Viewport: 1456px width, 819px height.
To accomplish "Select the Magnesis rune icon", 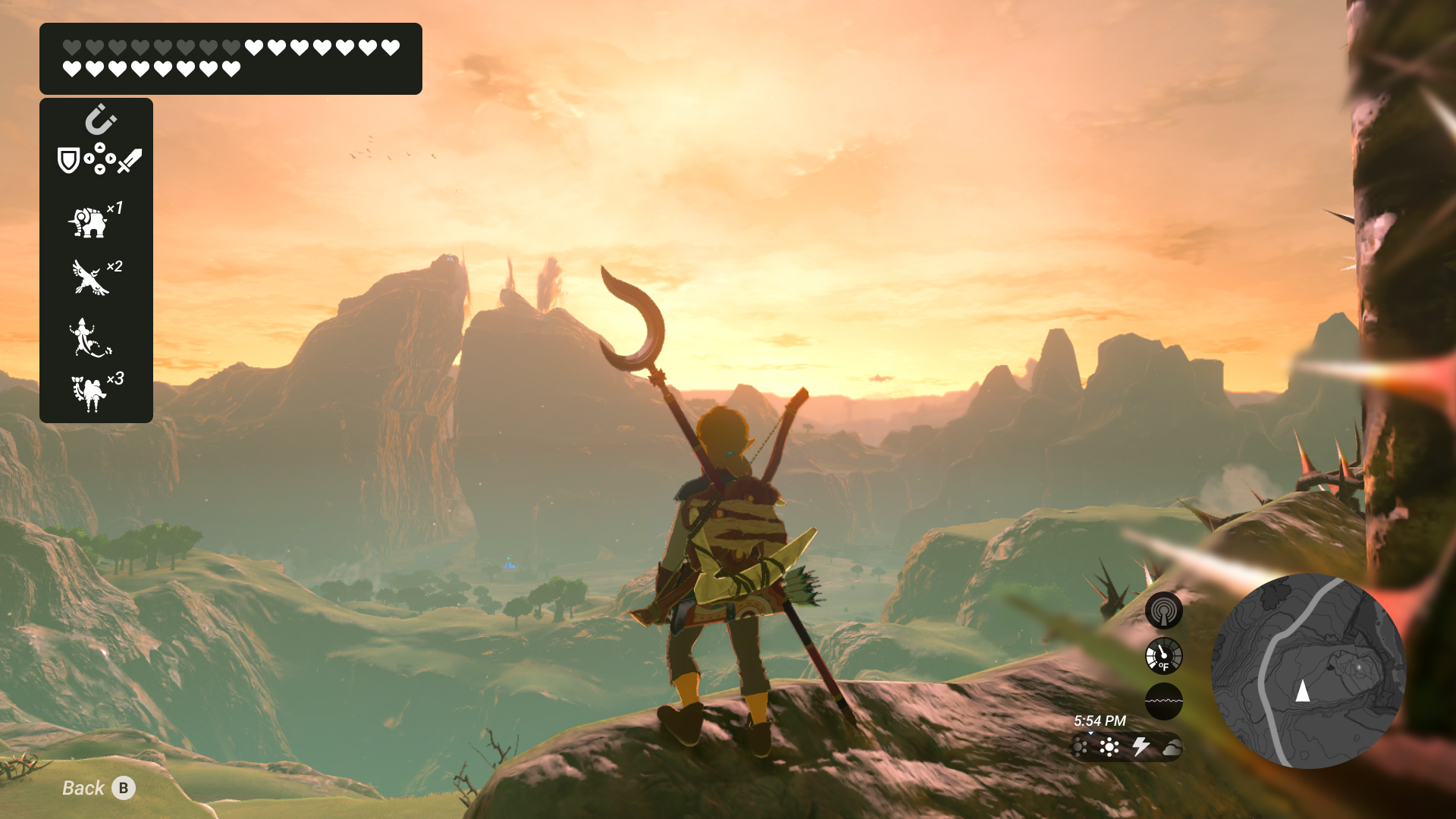I will coord(100,120).
